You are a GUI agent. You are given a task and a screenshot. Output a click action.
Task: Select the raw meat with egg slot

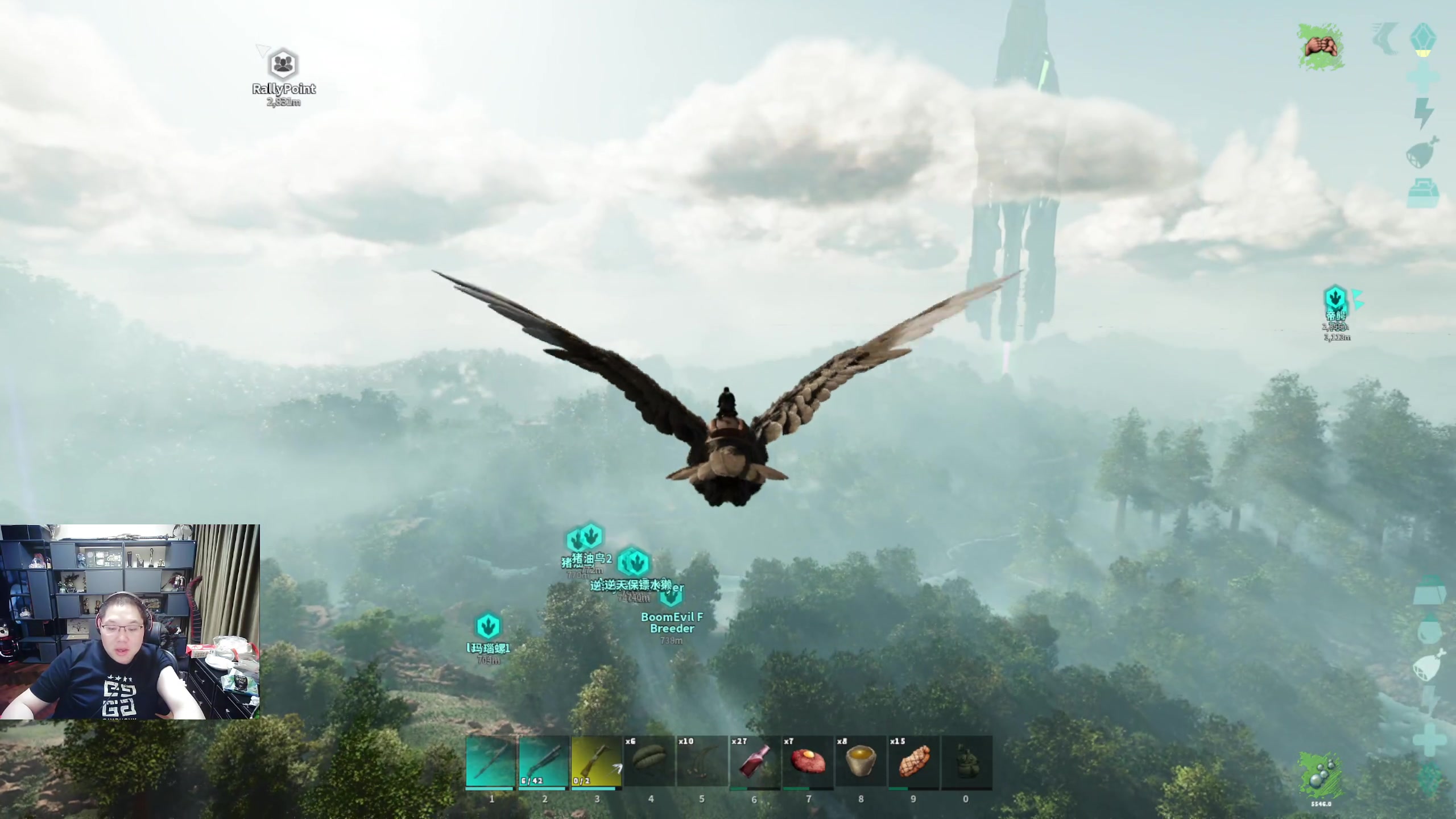coord(808,762)
